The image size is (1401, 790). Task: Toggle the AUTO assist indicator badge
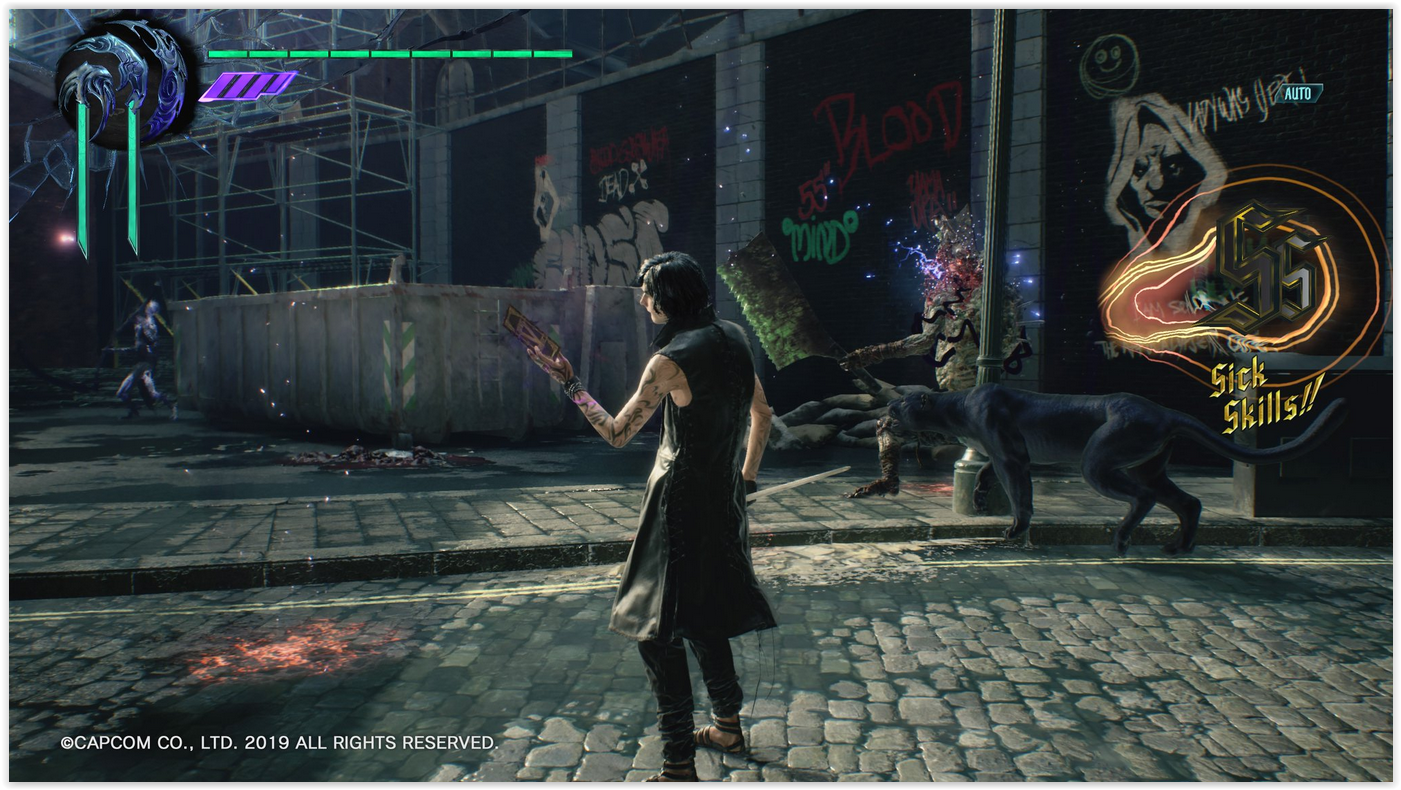click(x=1298, y=93)
